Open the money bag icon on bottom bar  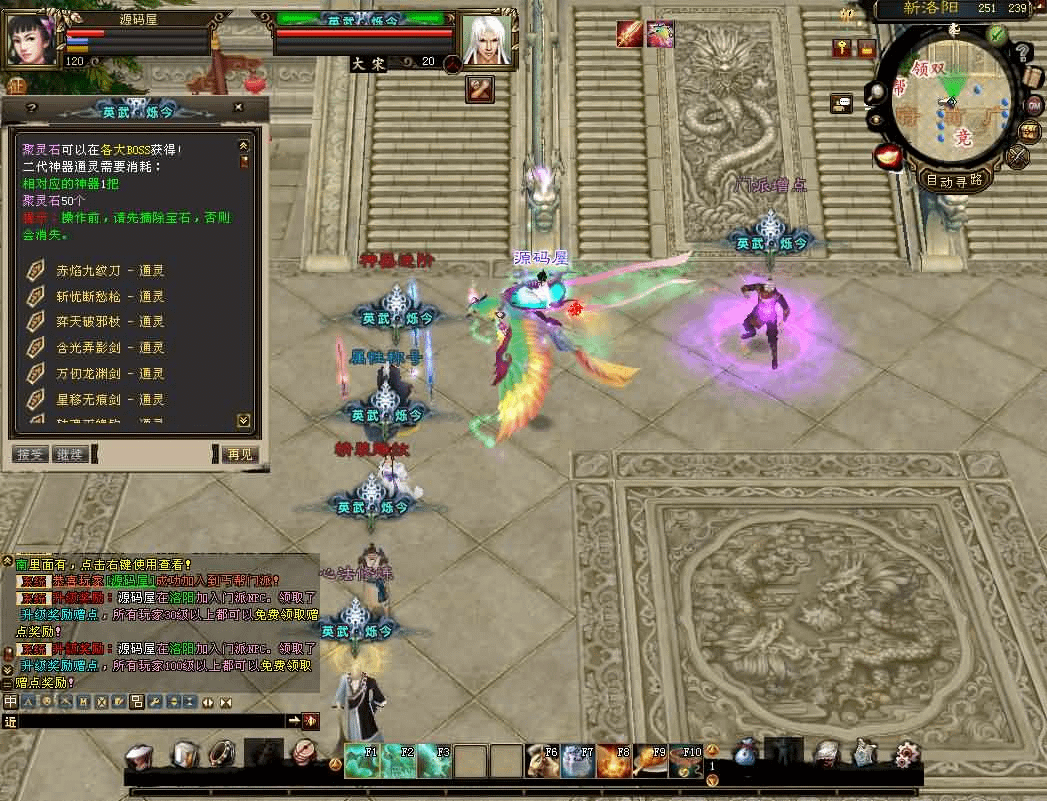click(x=745, y=756)
